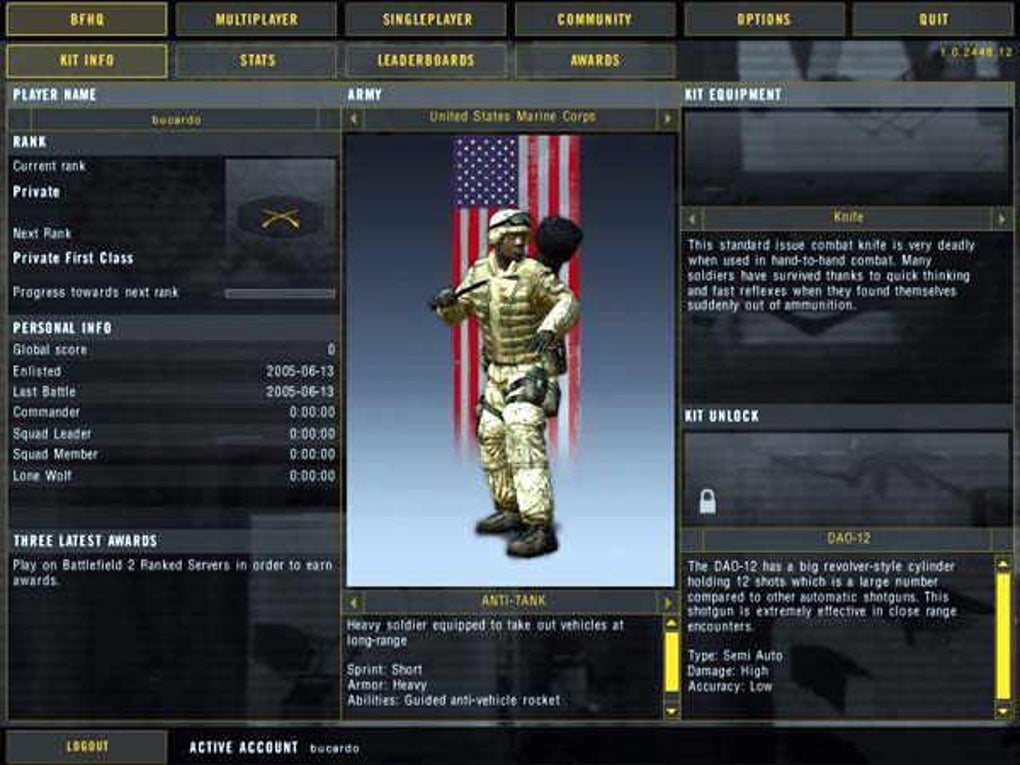Show next equipment after Knife
This screenshot has width=1020, height=765.
coord(1001,217)
